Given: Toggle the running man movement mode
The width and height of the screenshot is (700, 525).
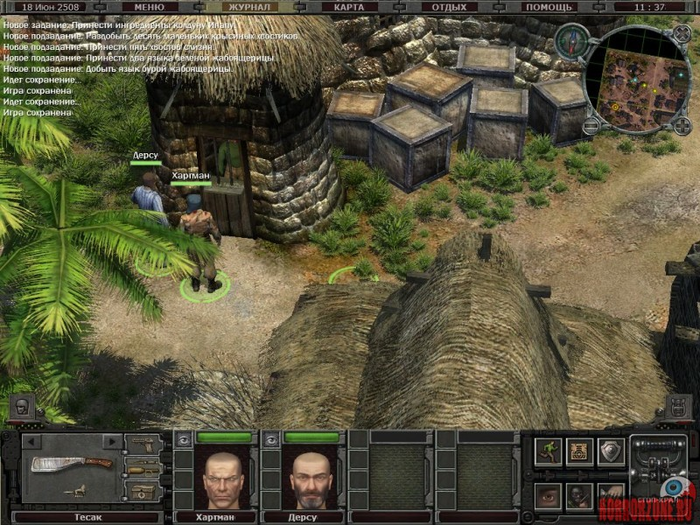Looking at the screenshot, I should pos(549,452).
